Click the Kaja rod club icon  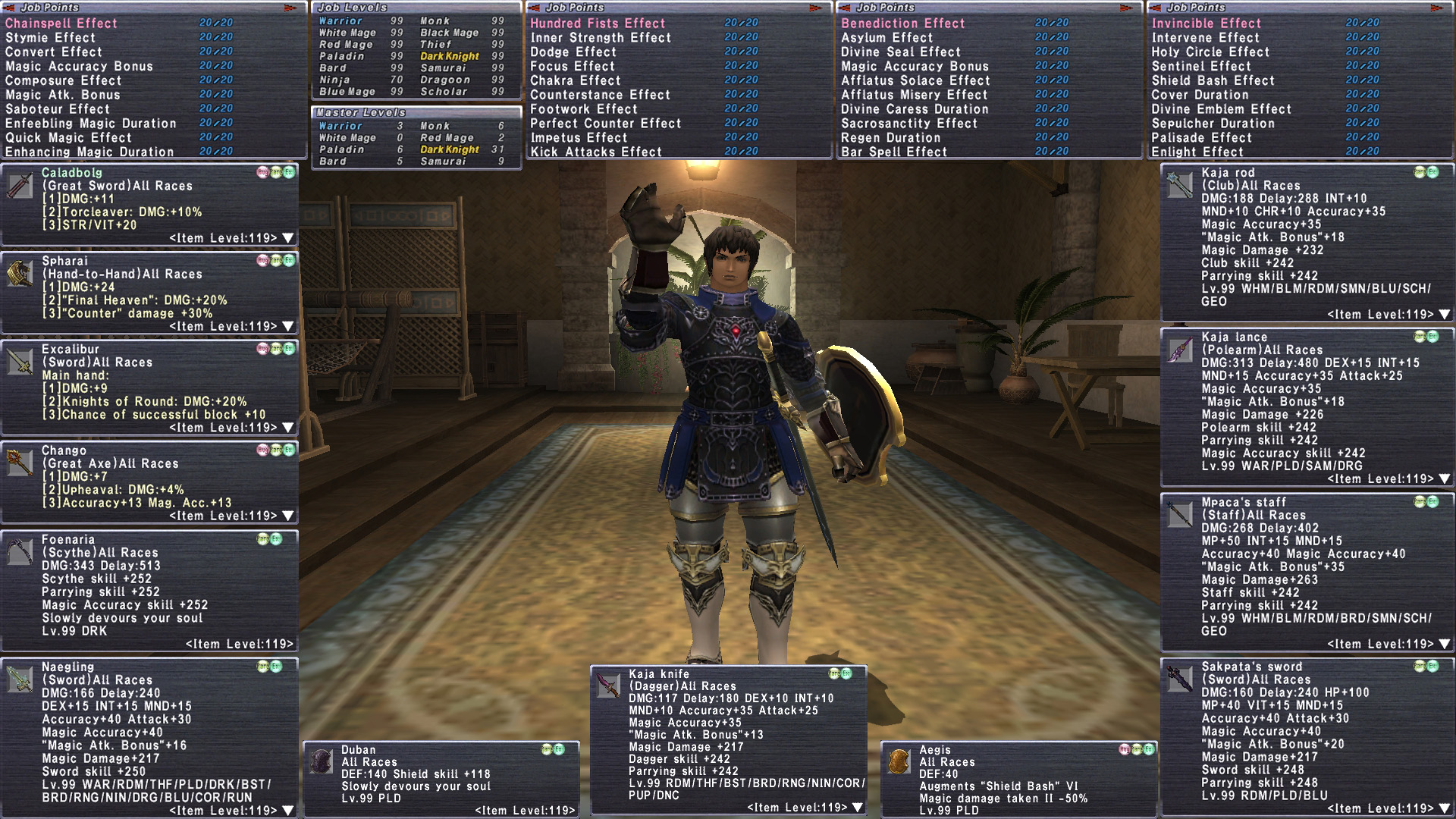point(1180,185)
